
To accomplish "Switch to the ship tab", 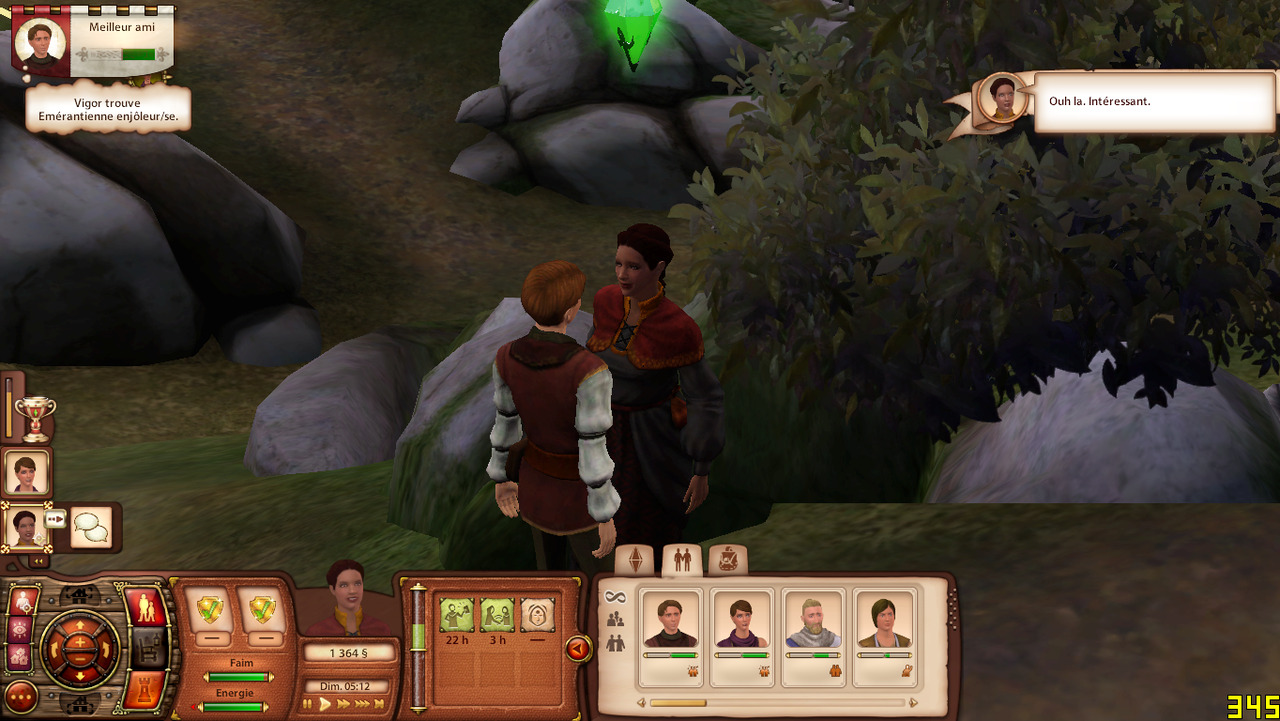I will coord(728,561).
